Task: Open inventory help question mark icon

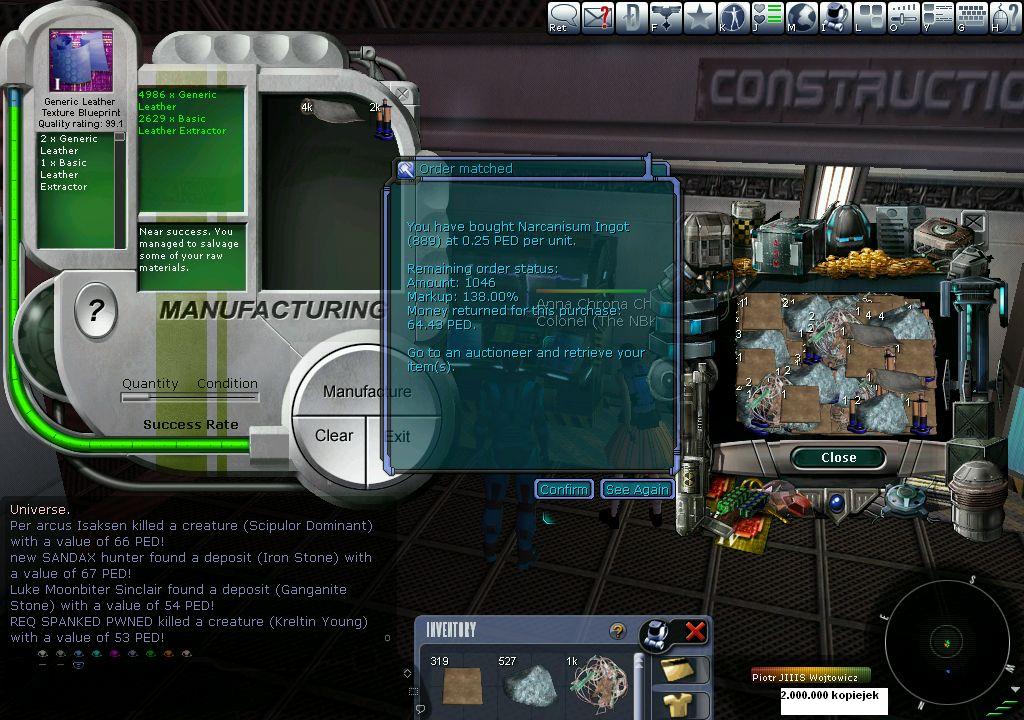Action: point(617,631)
